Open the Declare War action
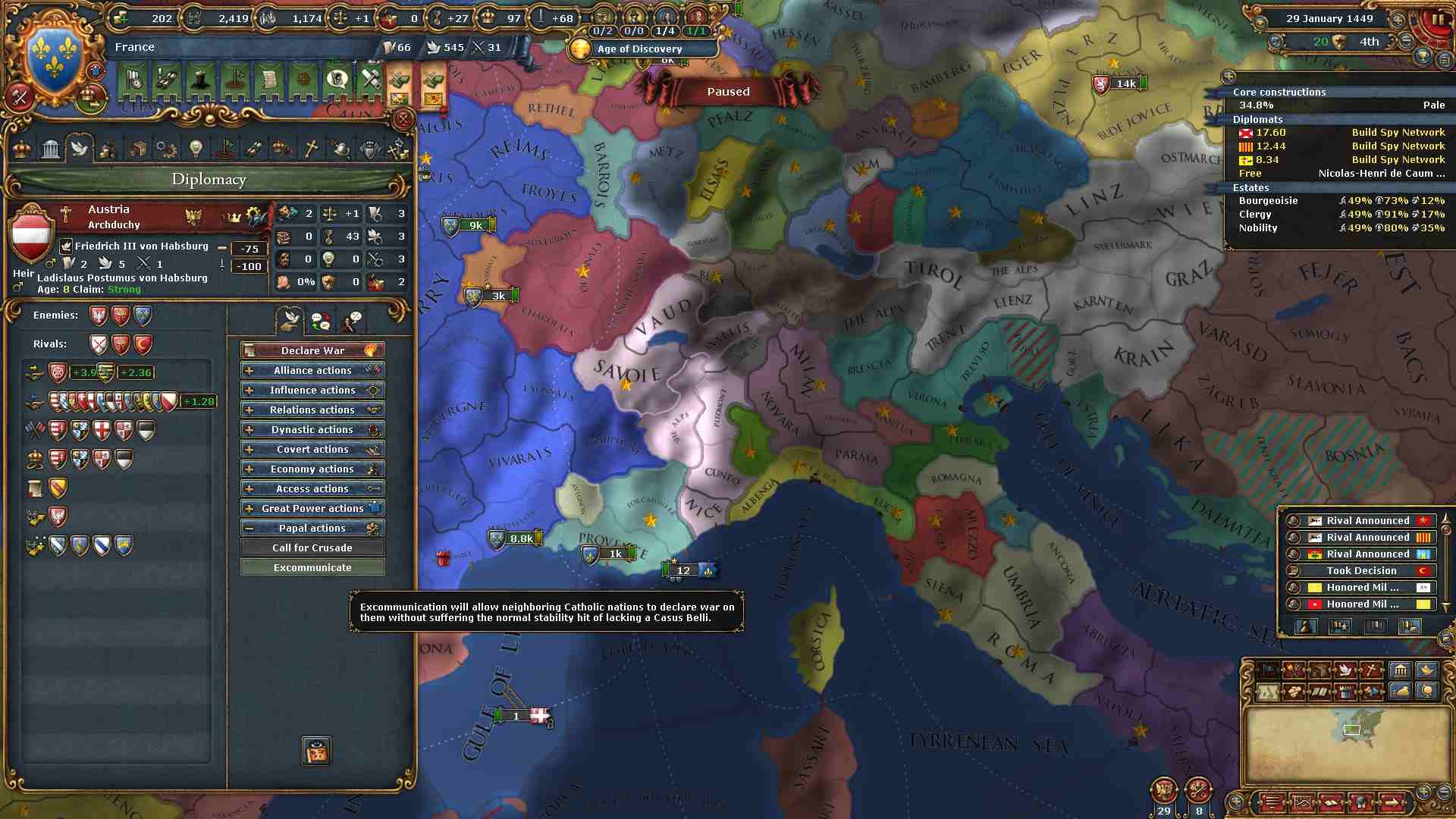Viewport: 1456px width, 819px height. click(312, 350)
